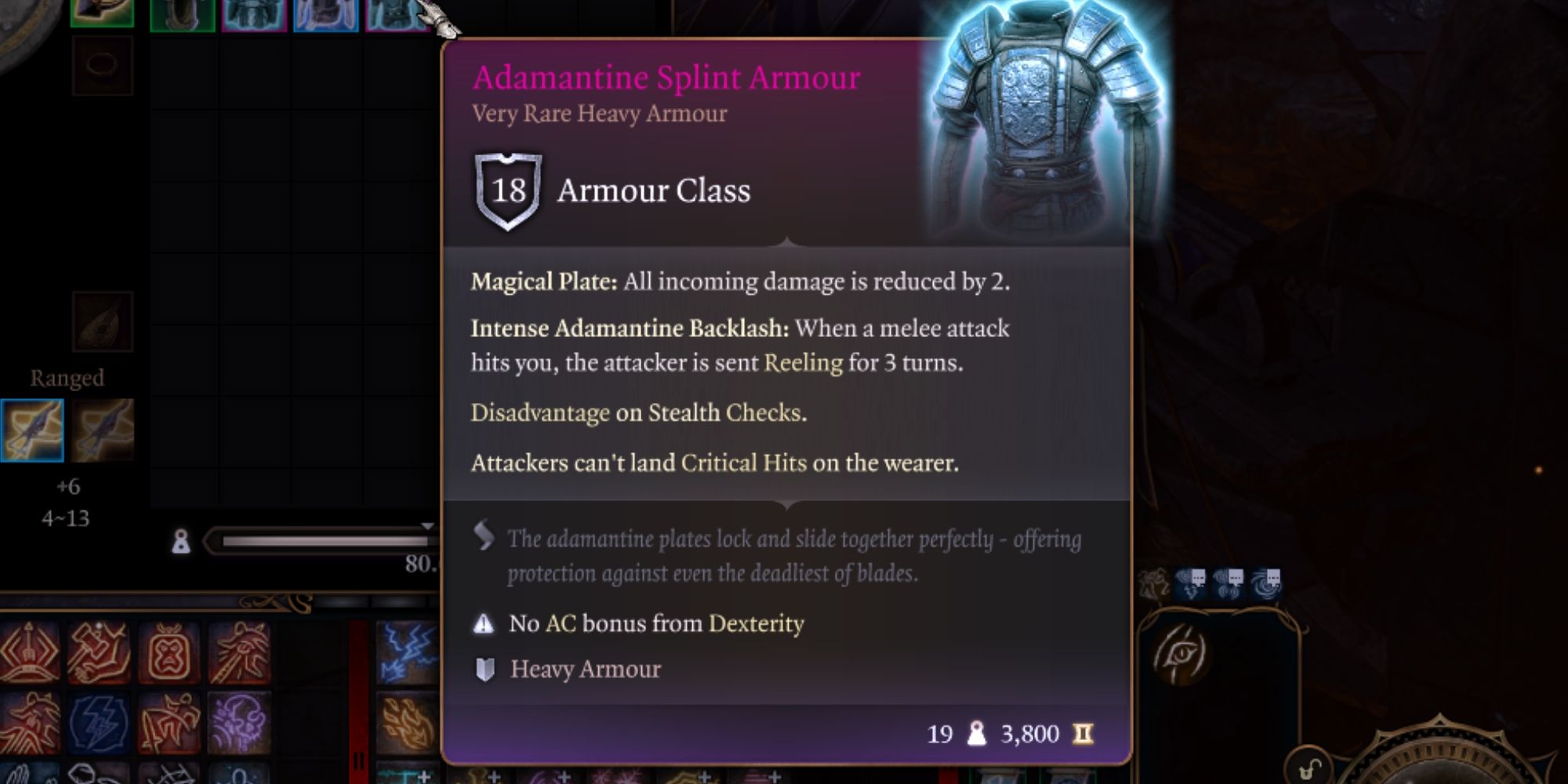
Task: Select the second crossbow in the Ranged slots
Action: (x=104, y=430)
